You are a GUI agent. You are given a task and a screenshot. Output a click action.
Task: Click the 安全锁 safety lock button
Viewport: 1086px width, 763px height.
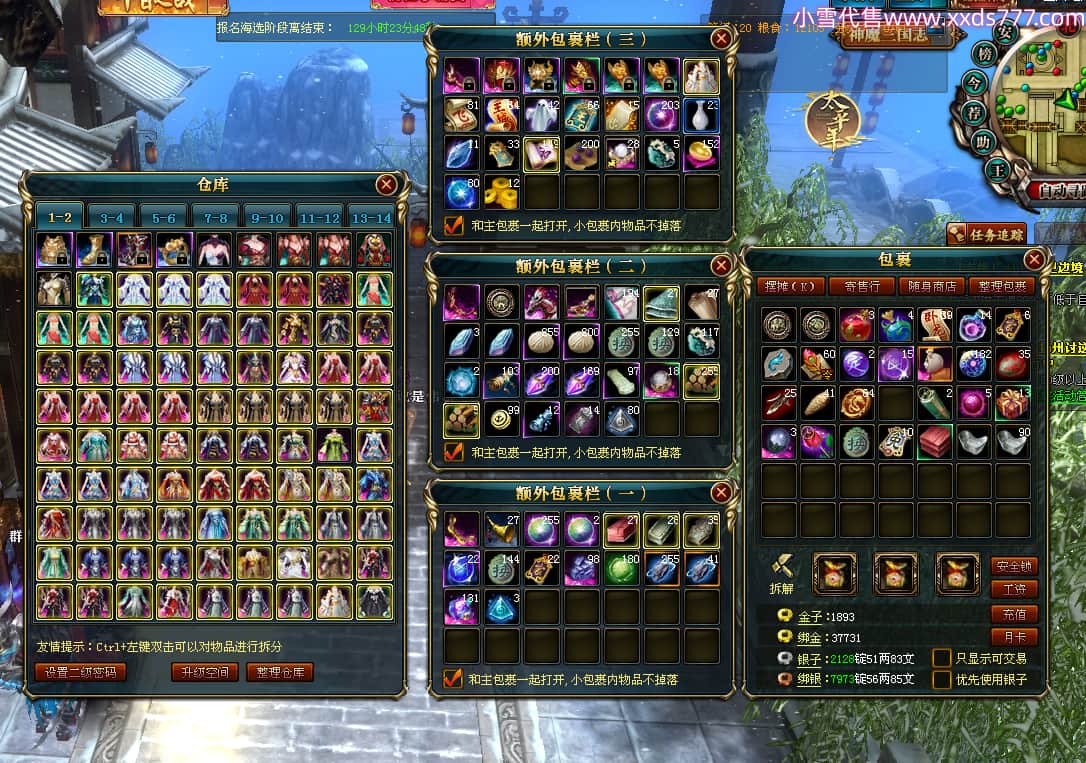1013,566
